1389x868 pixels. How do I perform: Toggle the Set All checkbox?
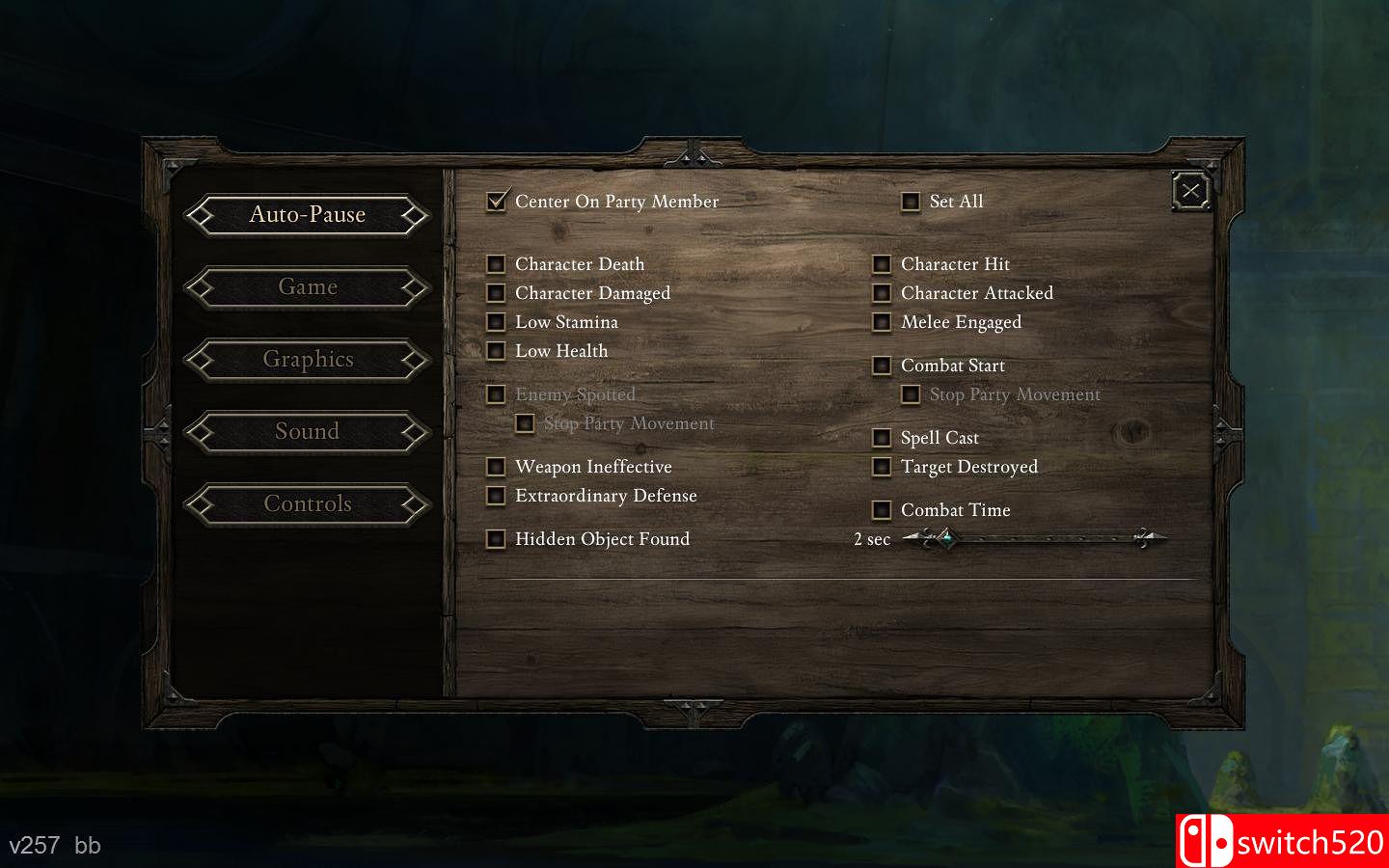point(911,202)
